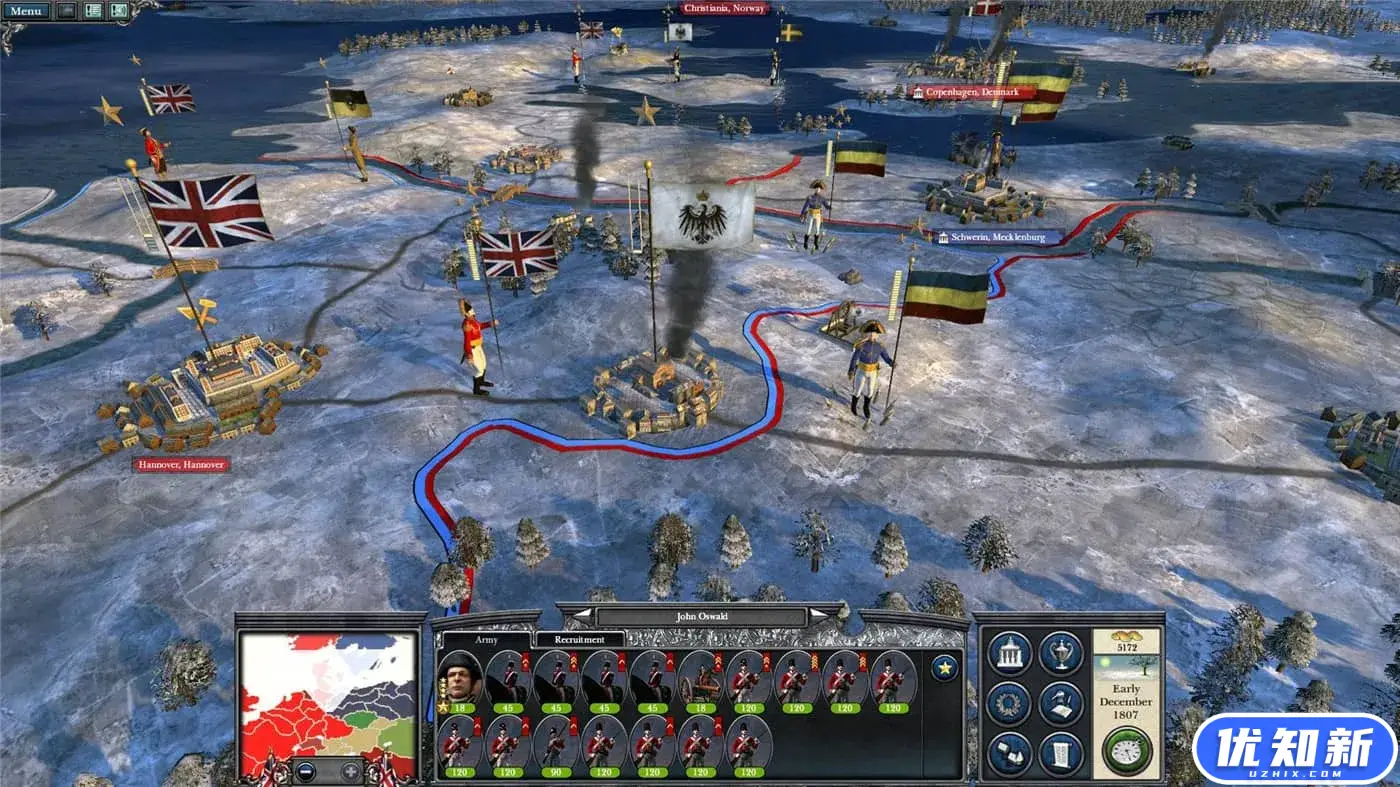Zoom in the minimap with plus button
Screen dimensions: 1400x787
348,771
